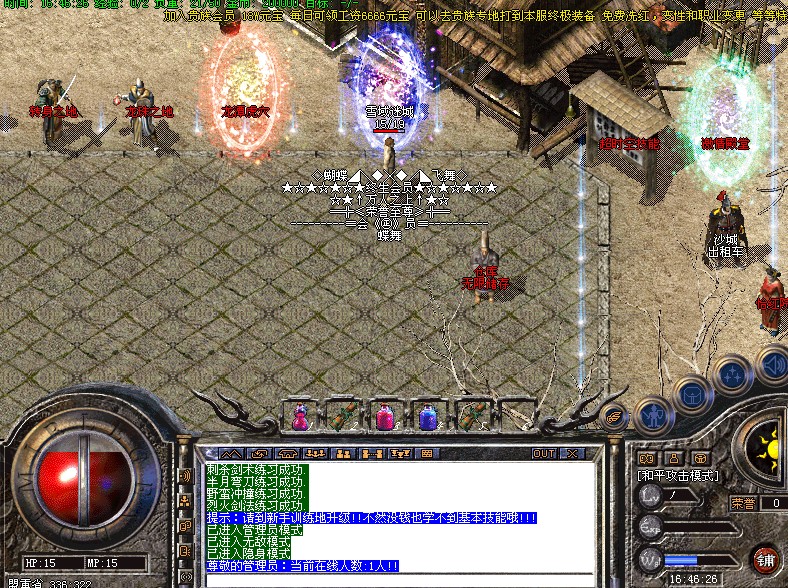The width and height of the screenshot is (788, 588).
Task: Close the game with the X button
Action: (571, 453)
